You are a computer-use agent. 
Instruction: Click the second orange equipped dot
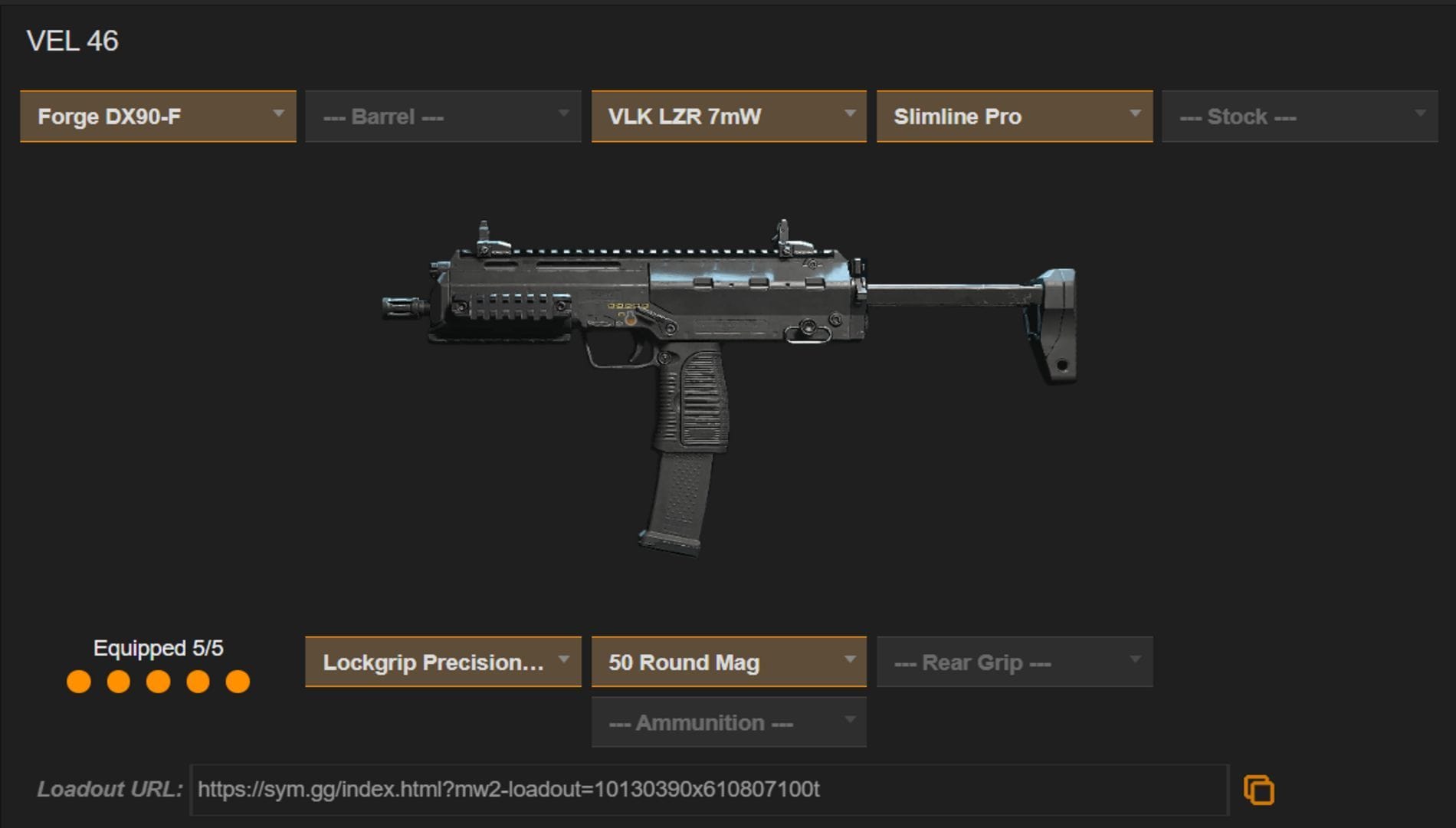point(120,679)
